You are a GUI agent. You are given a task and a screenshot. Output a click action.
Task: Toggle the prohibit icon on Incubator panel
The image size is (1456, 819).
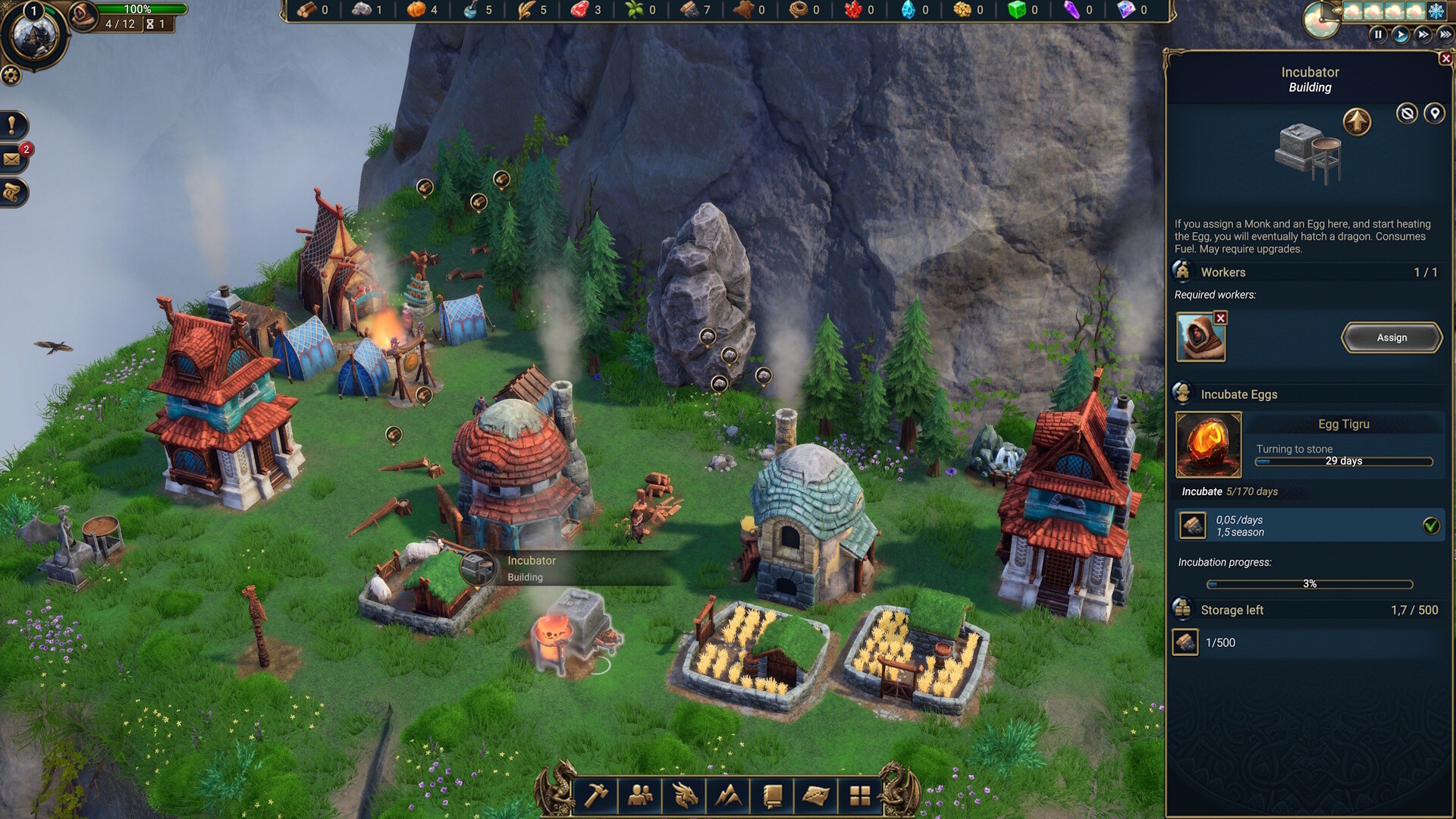[x=1407, y=113]
